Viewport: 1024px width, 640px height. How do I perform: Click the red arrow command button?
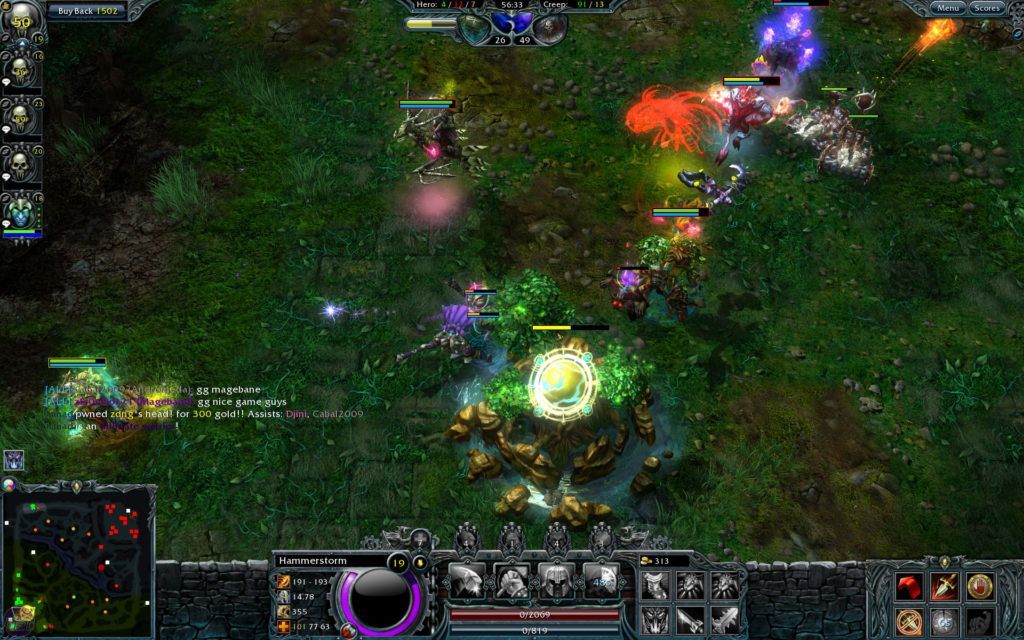pos(909,587)
